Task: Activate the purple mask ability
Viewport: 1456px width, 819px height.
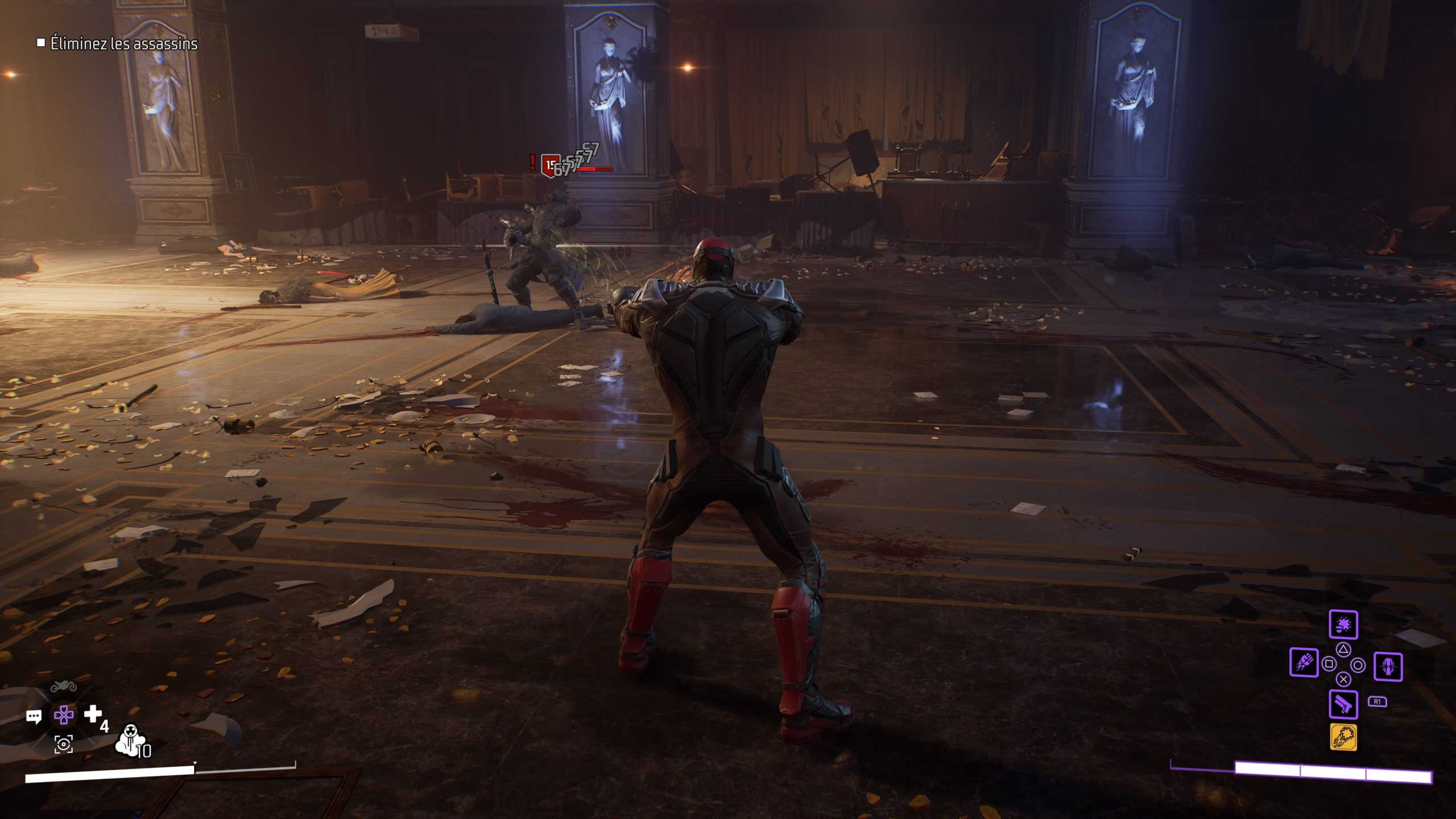Action: [x=1388, y=666]
